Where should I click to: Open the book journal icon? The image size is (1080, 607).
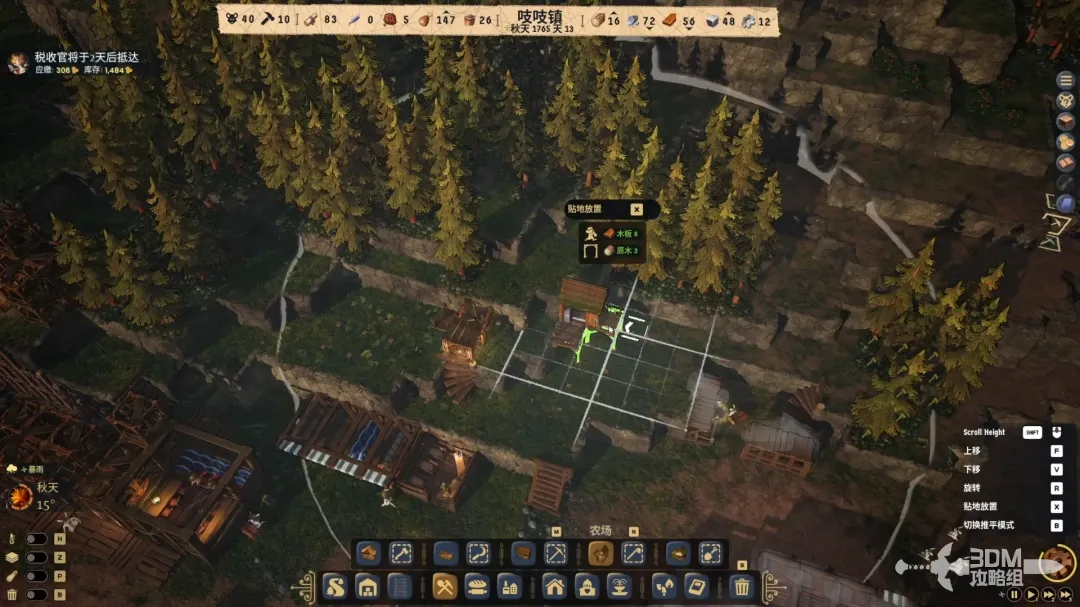1066,162
